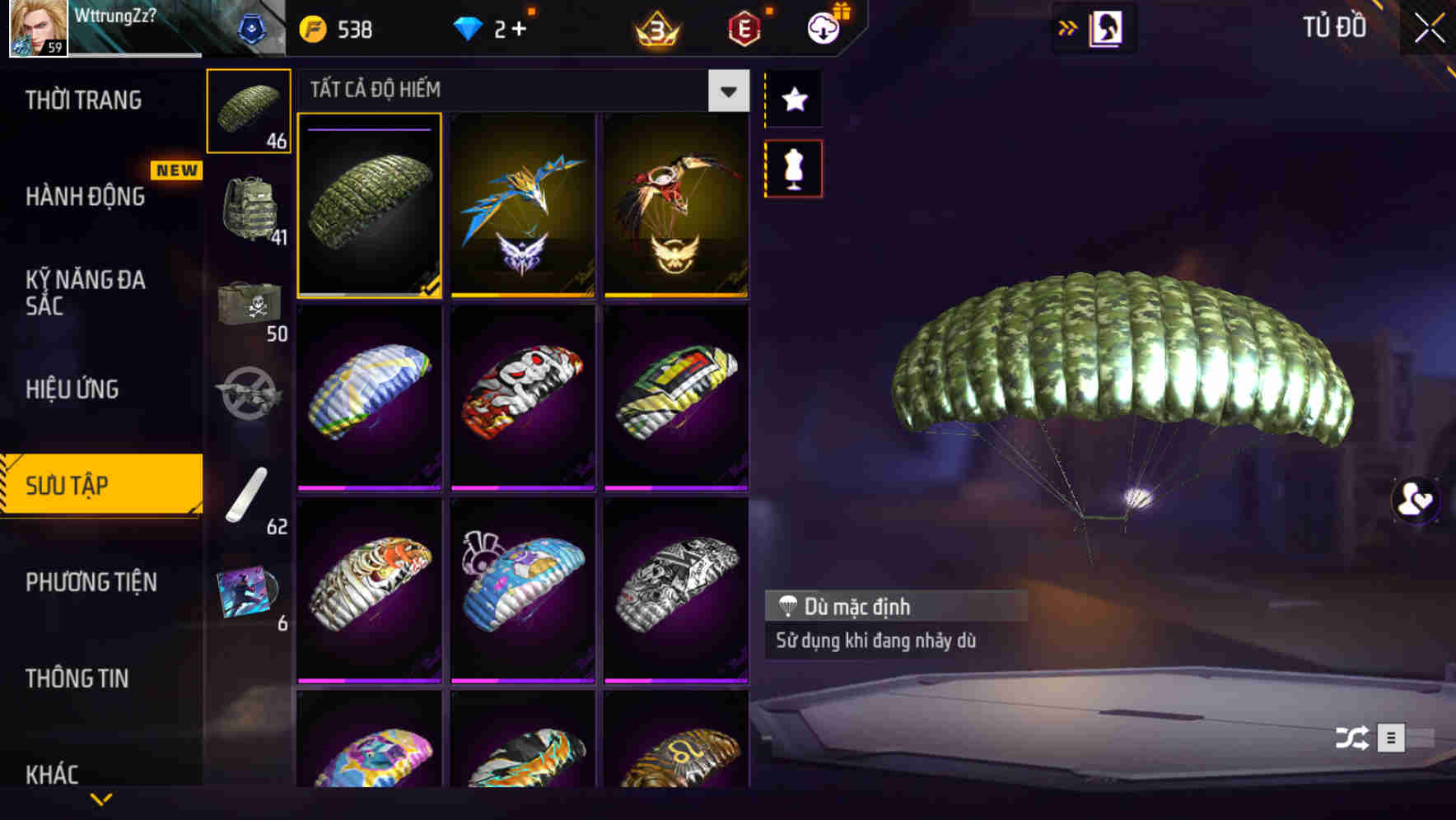Open the character portrait icon at top right

point(1106,27)
